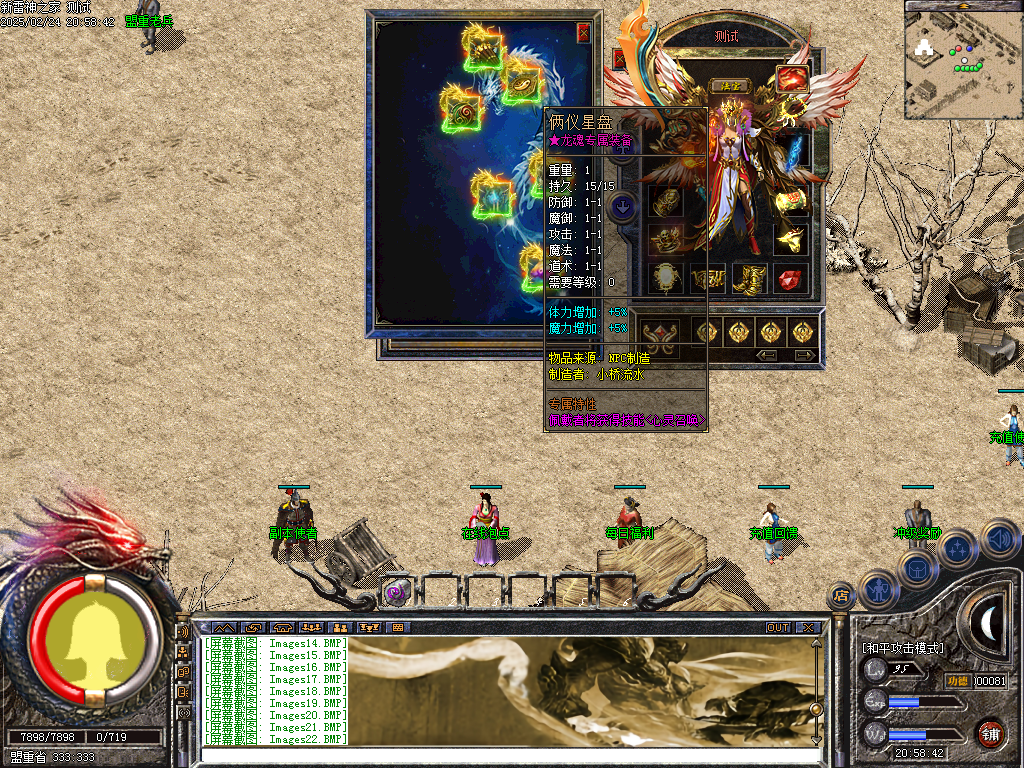Select the red gem equipment slot
This screenshot has width=1024, height=768.
[792, 279]
